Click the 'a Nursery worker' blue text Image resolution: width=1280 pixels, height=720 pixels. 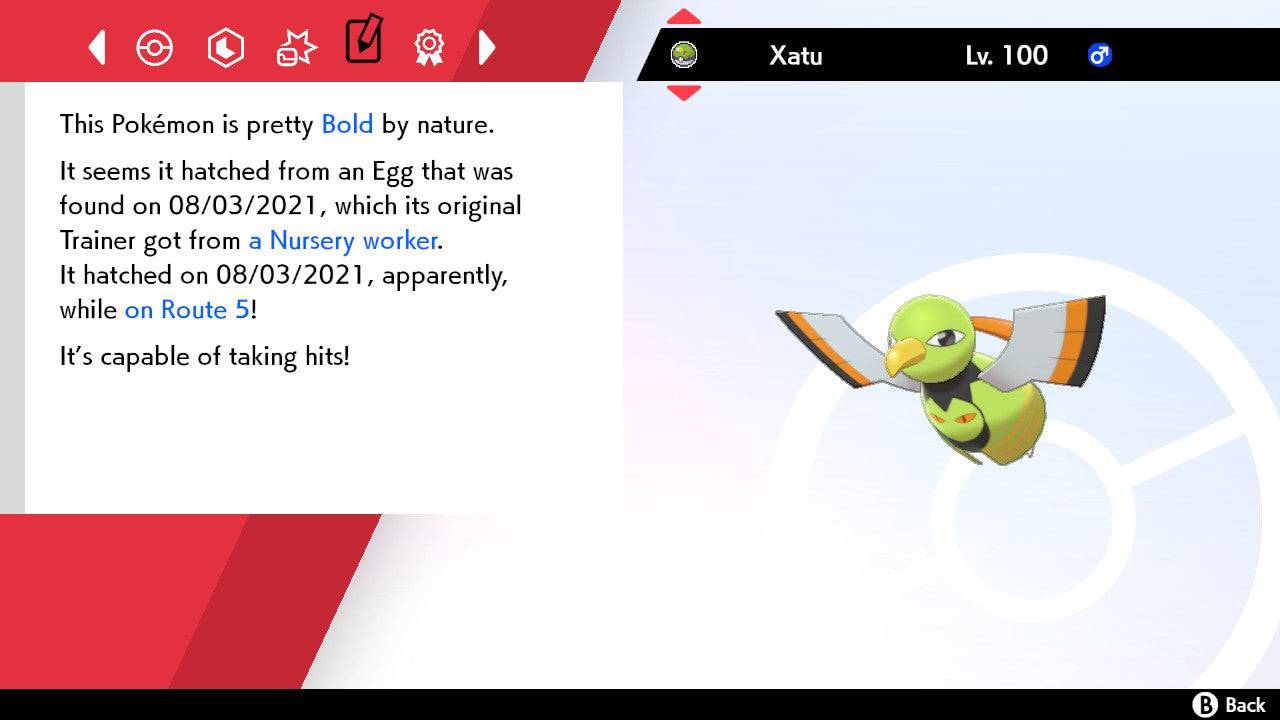pyautogui.click(x=341, y=241)
